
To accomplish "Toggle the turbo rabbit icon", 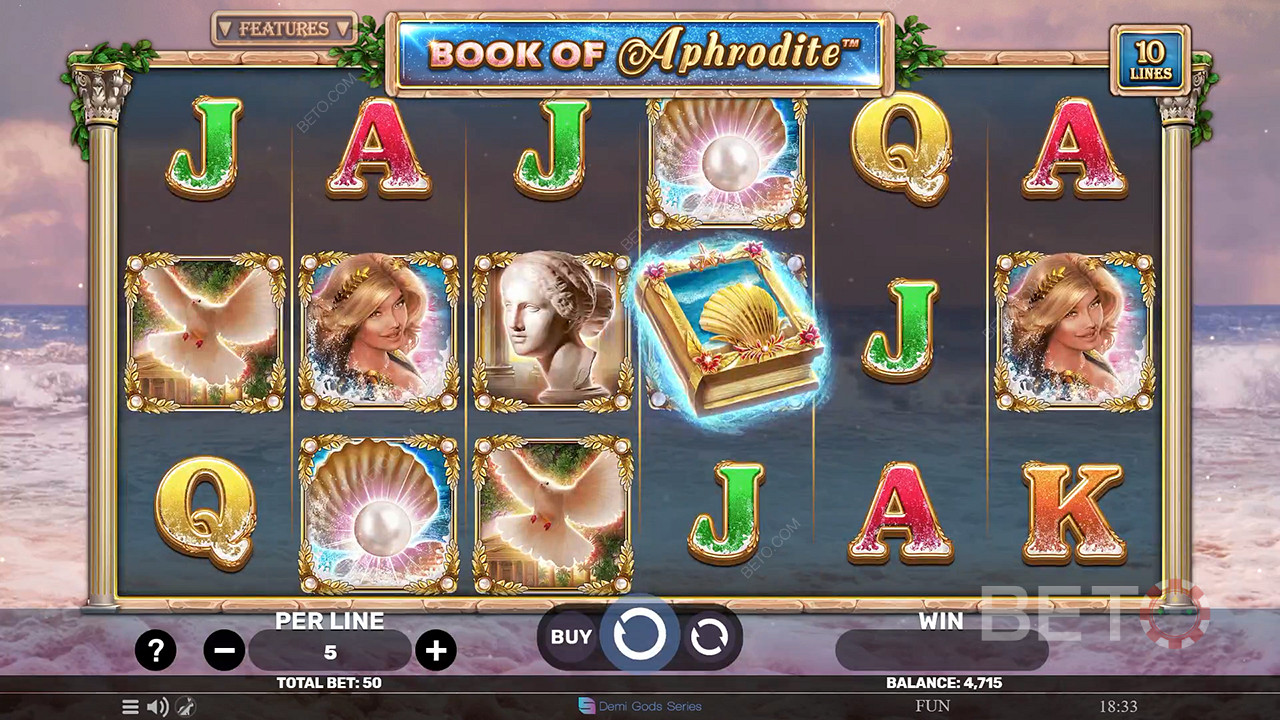I will [x=185, y=707].
